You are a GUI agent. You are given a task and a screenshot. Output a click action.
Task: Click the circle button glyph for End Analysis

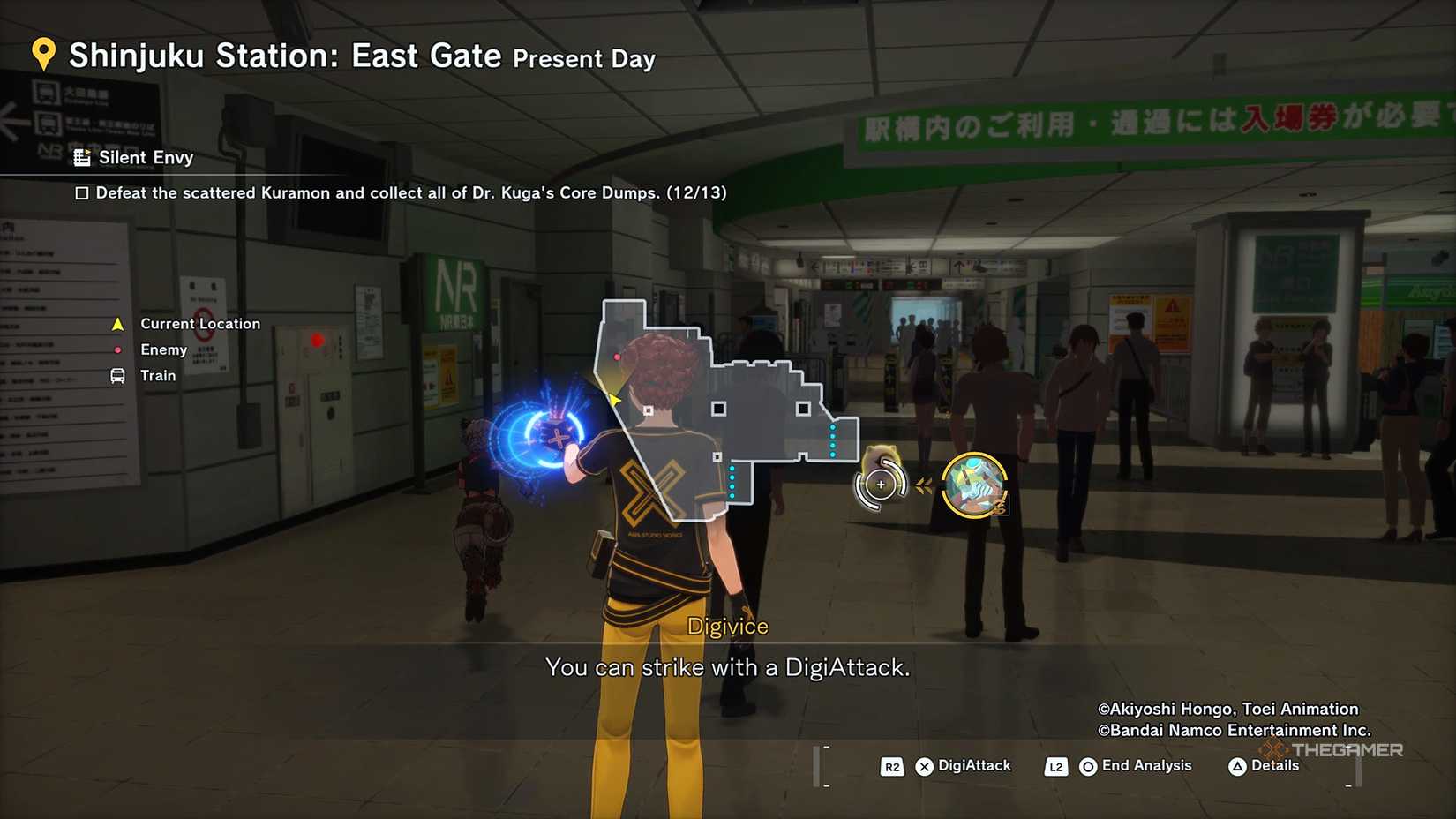1088,766
